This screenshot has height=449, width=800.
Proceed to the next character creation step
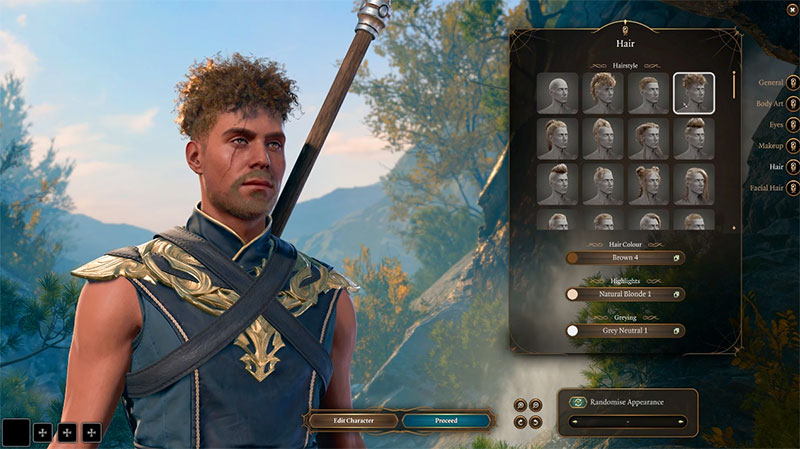pyautogui.click(x=446, y=421)
